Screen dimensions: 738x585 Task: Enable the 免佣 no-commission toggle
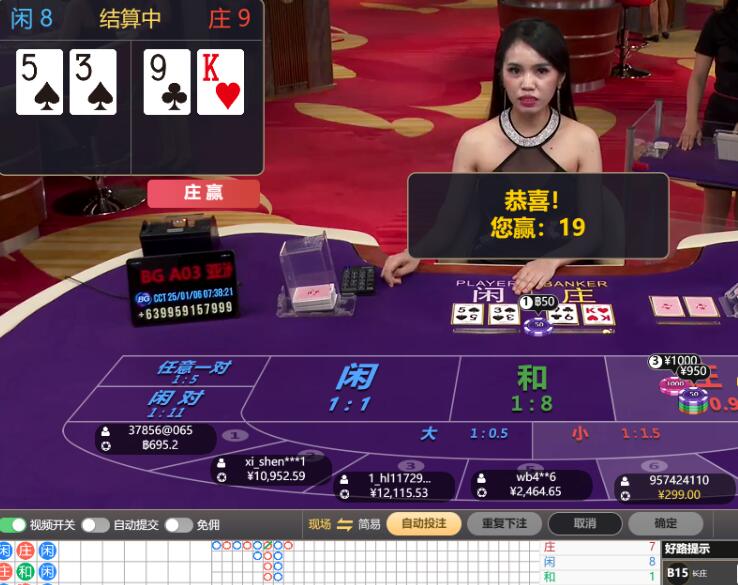[178, 525]
